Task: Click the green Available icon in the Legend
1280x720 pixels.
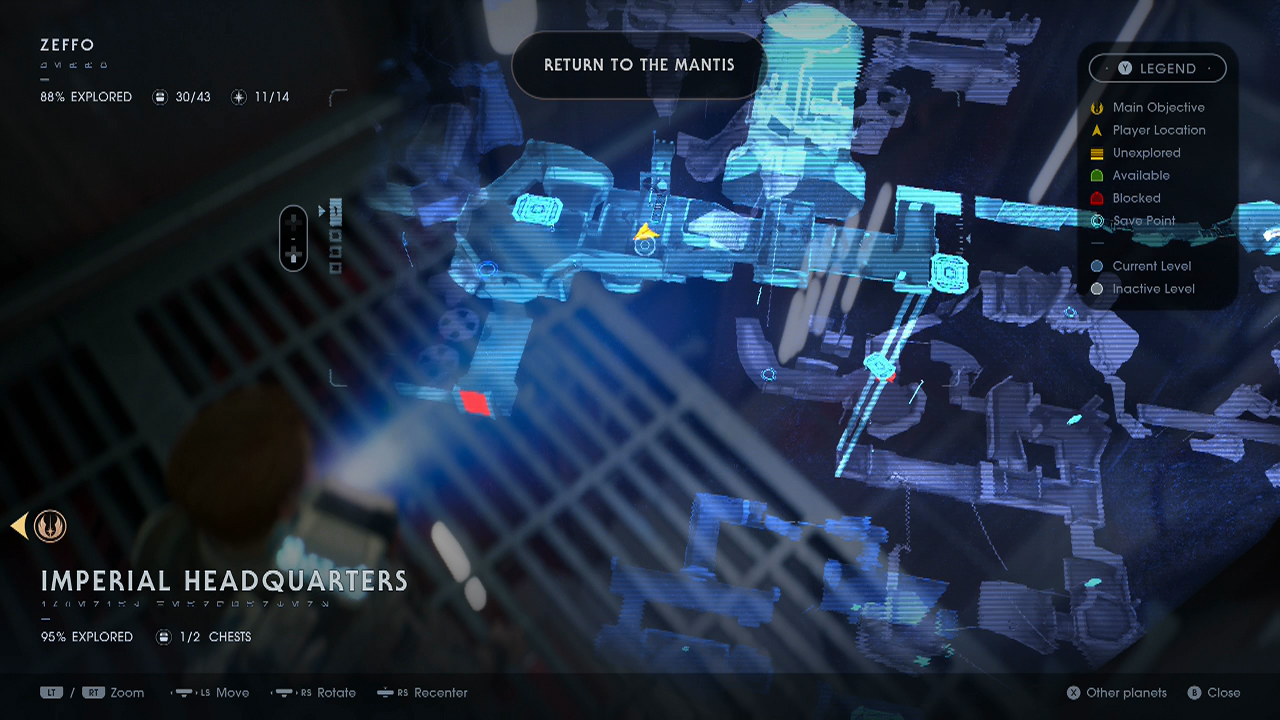Action: pos(1097,175)
